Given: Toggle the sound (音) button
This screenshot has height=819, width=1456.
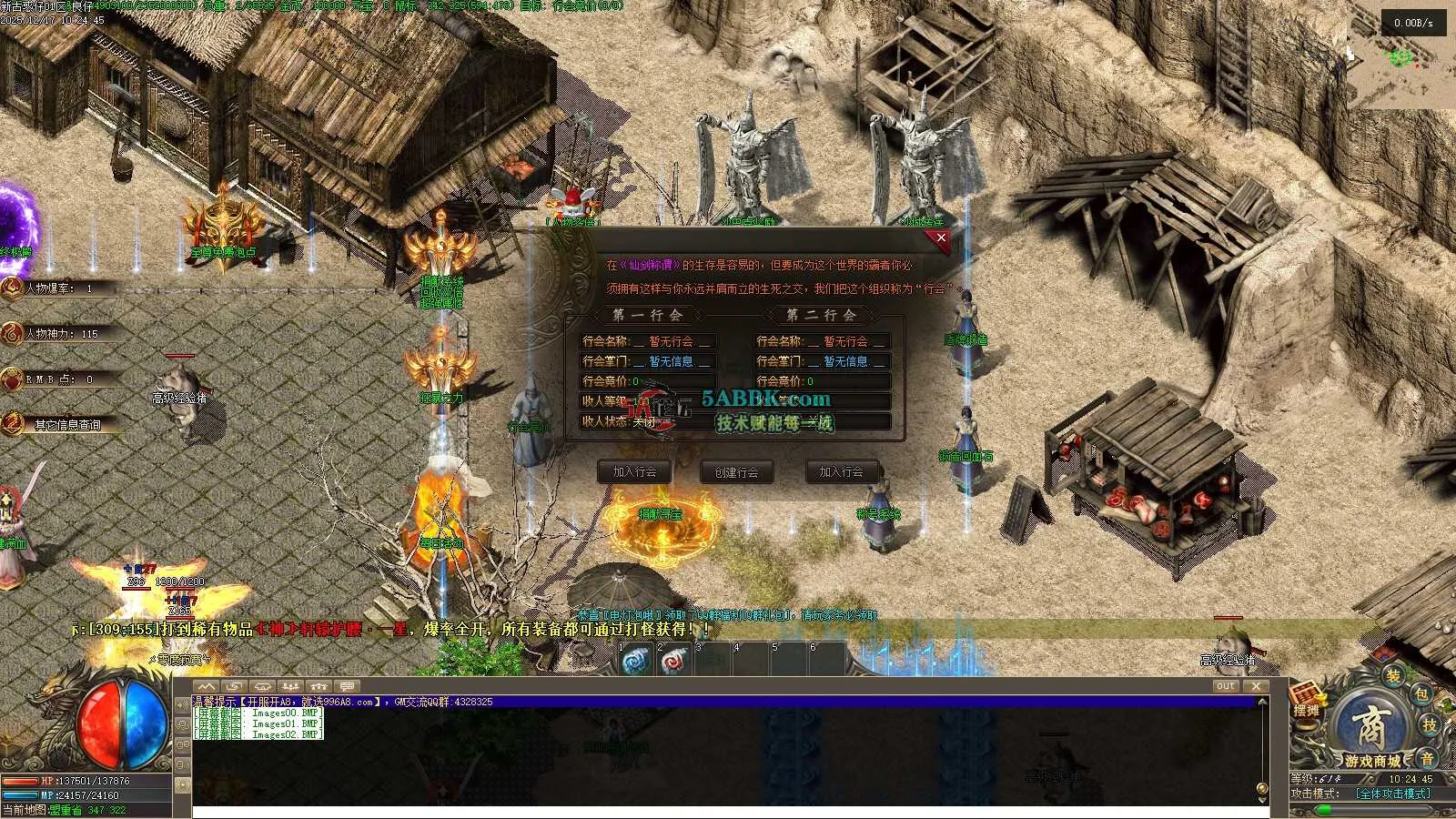Looking at the screenshot, I should coord(1426,758).
